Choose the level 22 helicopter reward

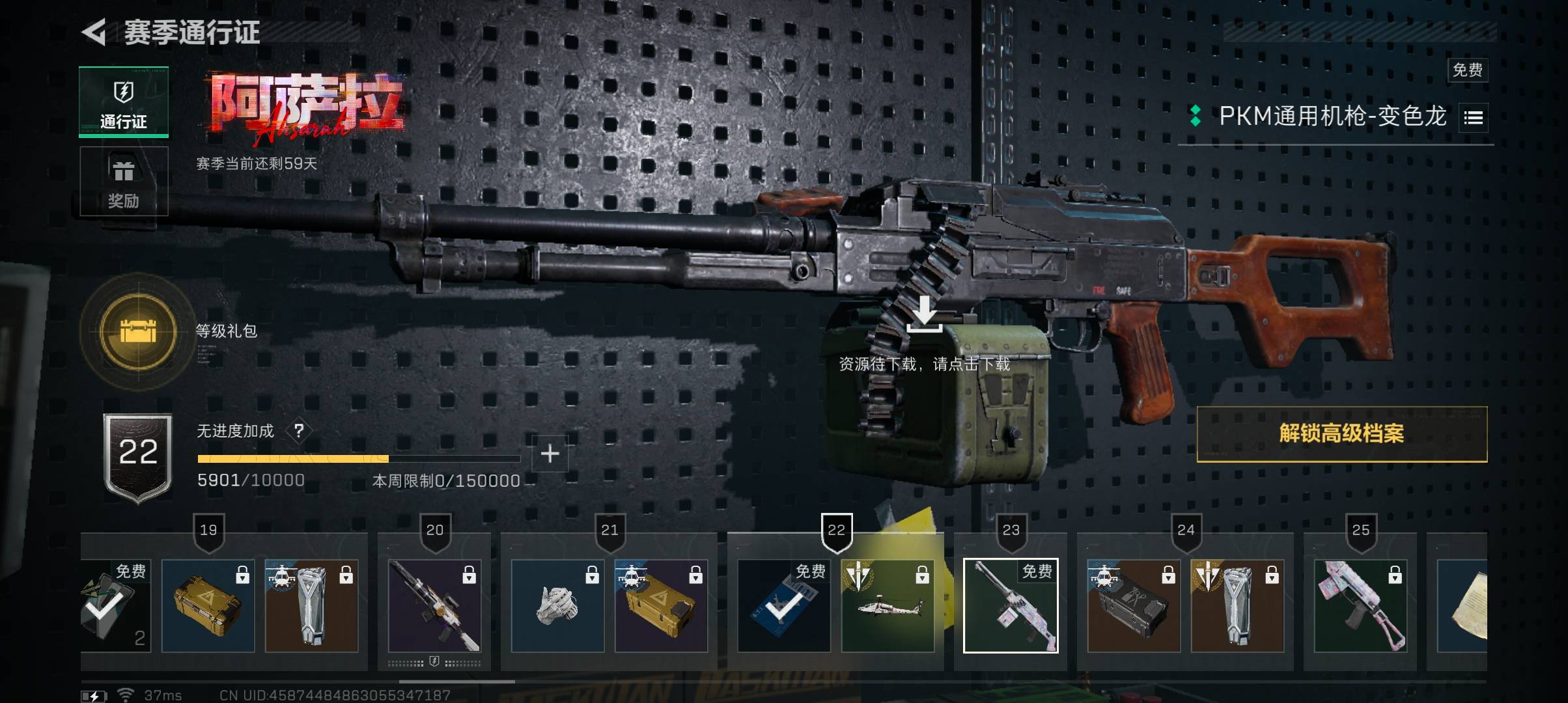(888, 605)
